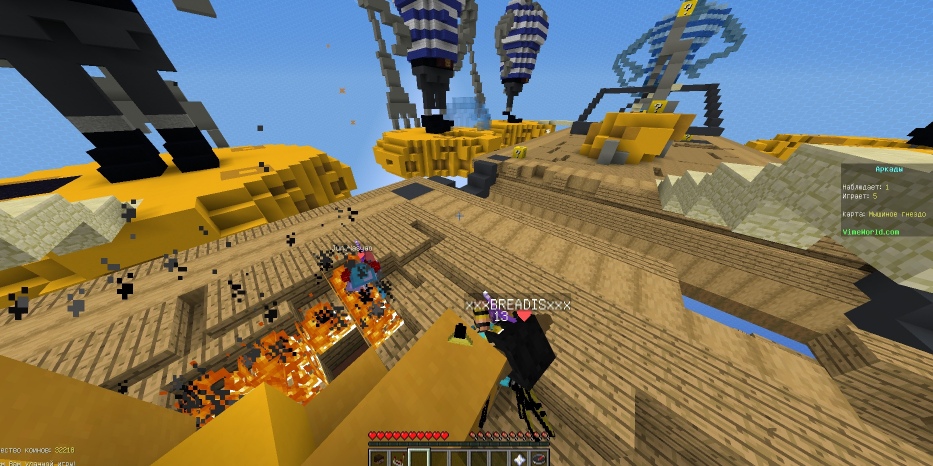Image resolution: width=933 pixels, height=466 pixels.
Task: Select the dark block item in the hotbar
Action: point(381,458)
